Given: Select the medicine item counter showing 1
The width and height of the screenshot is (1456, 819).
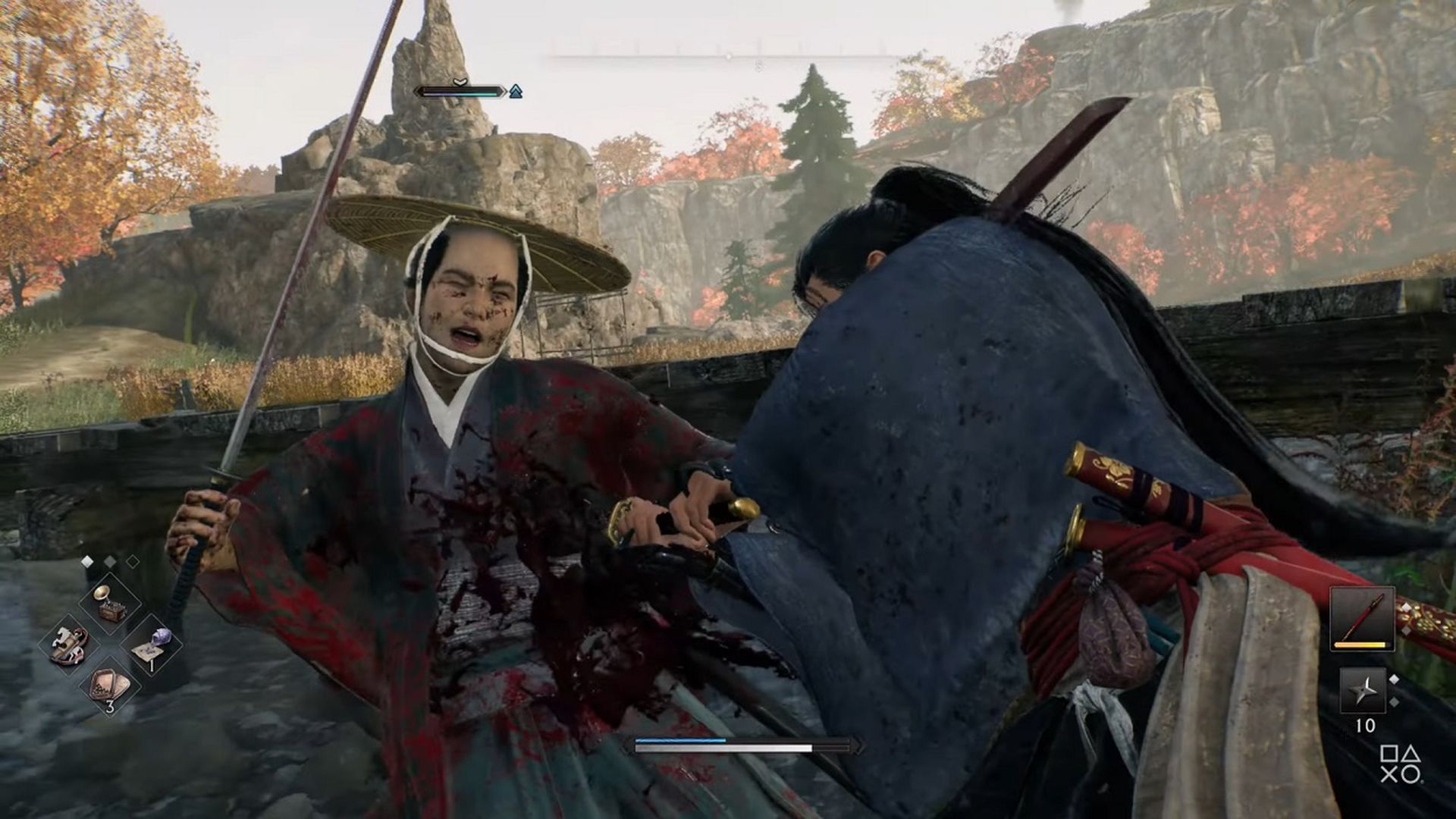Looking at the screenshot, I should [150, 666].
